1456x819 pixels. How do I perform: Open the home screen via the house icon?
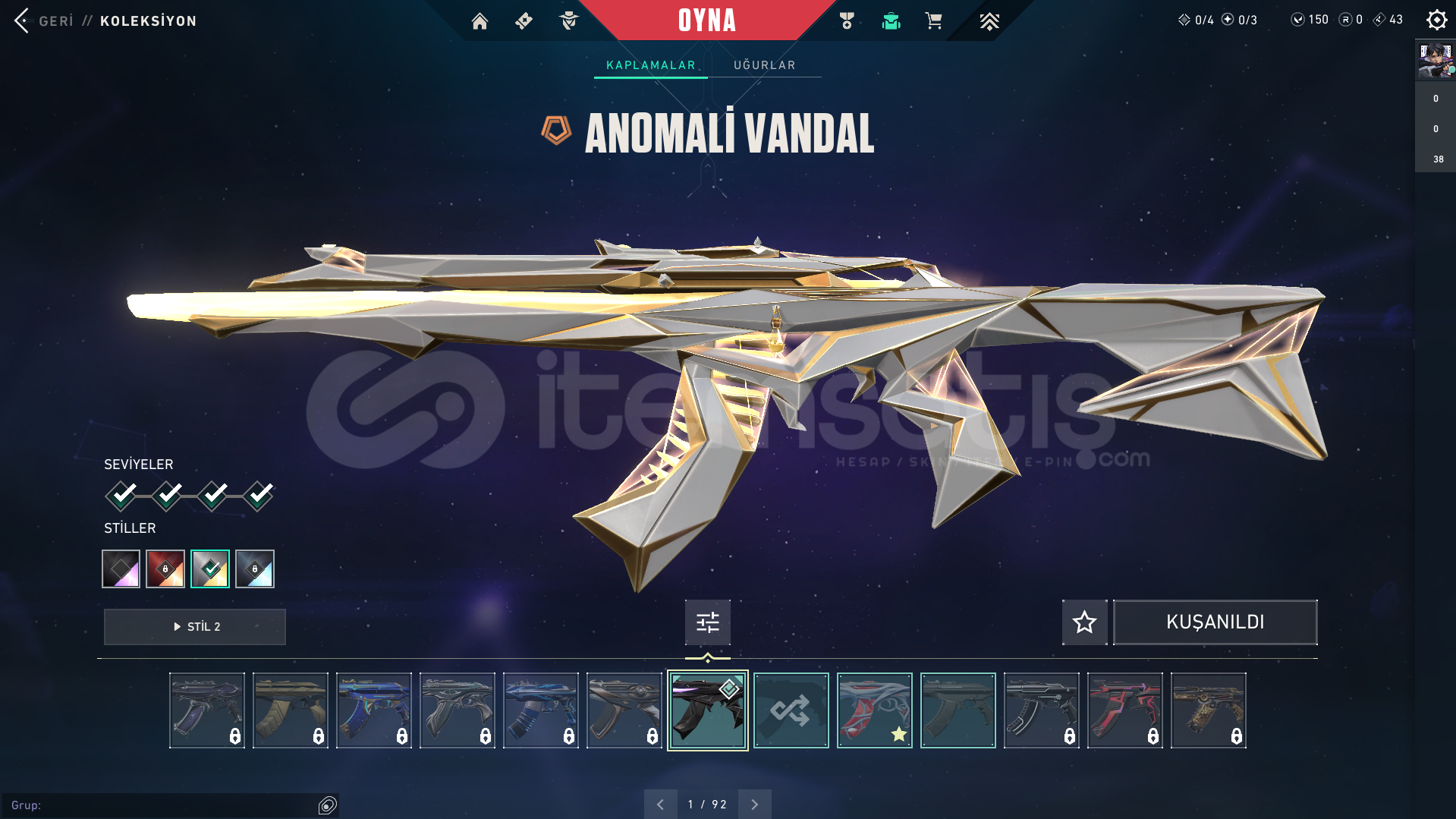pyautogui.click(x=480, y=21)
